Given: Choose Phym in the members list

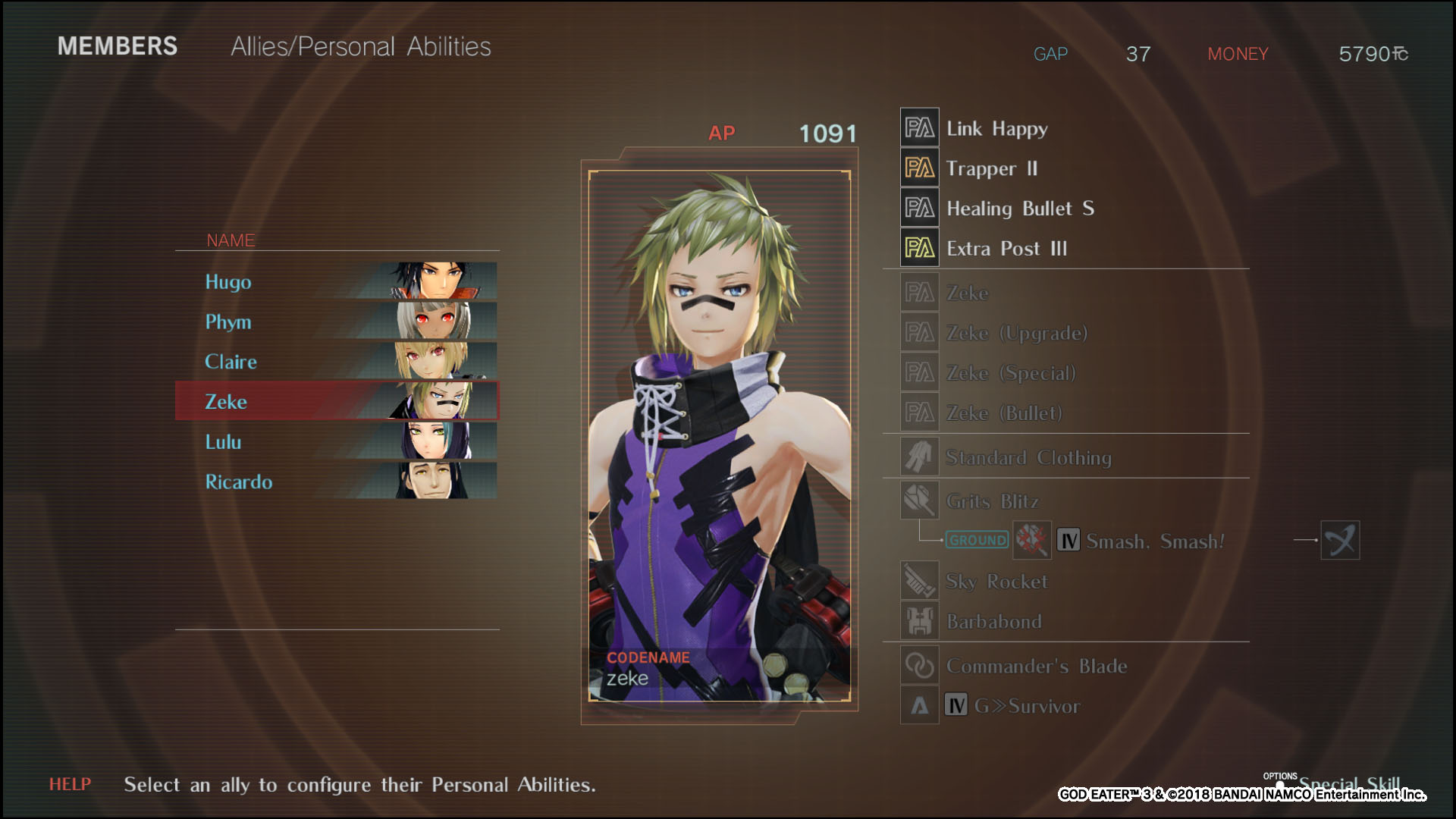Looking at the screenshot, I should pyautogui.click(x=336, y=322).
